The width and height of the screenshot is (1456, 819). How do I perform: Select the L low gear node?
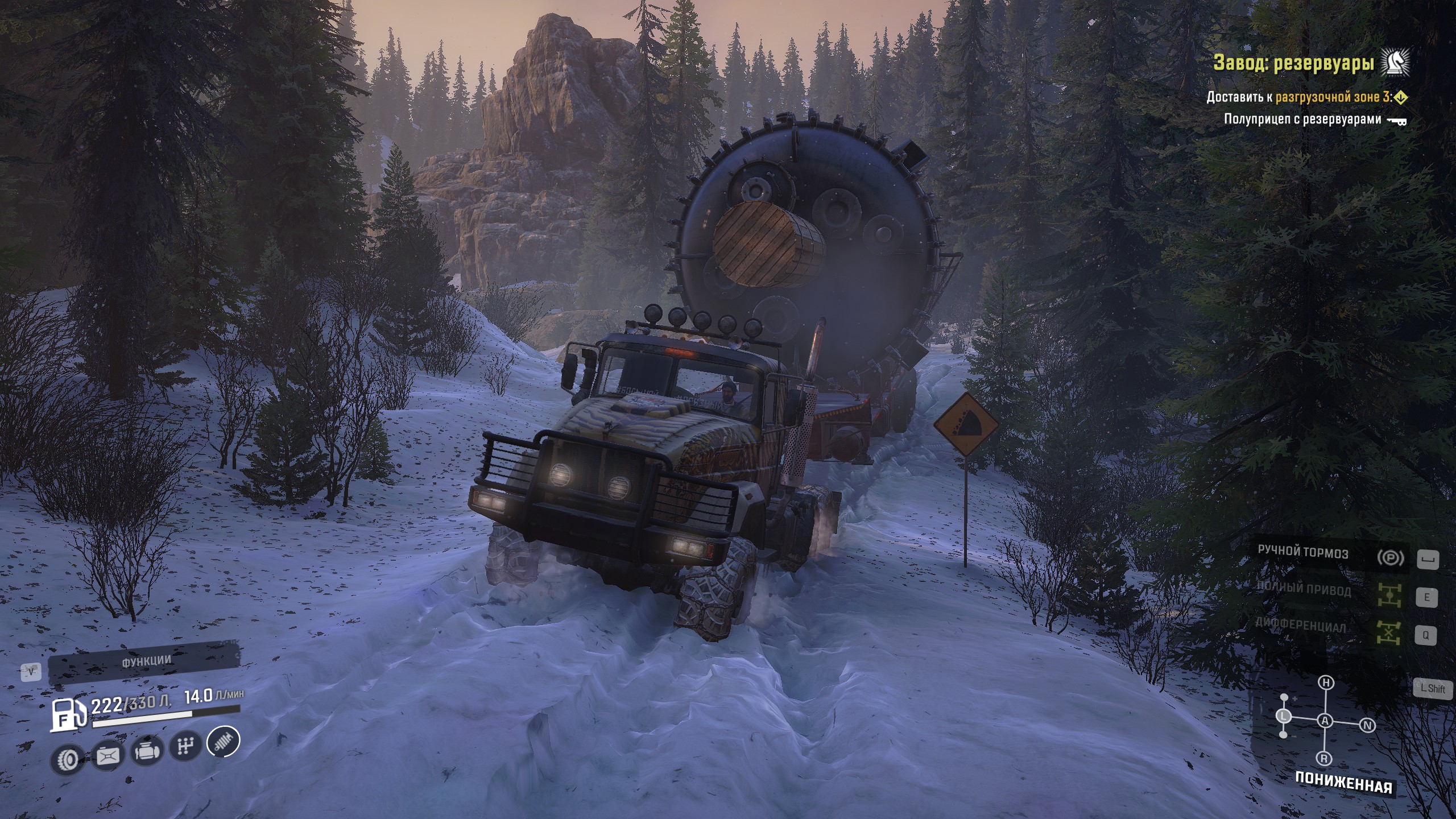point(1284,717)
